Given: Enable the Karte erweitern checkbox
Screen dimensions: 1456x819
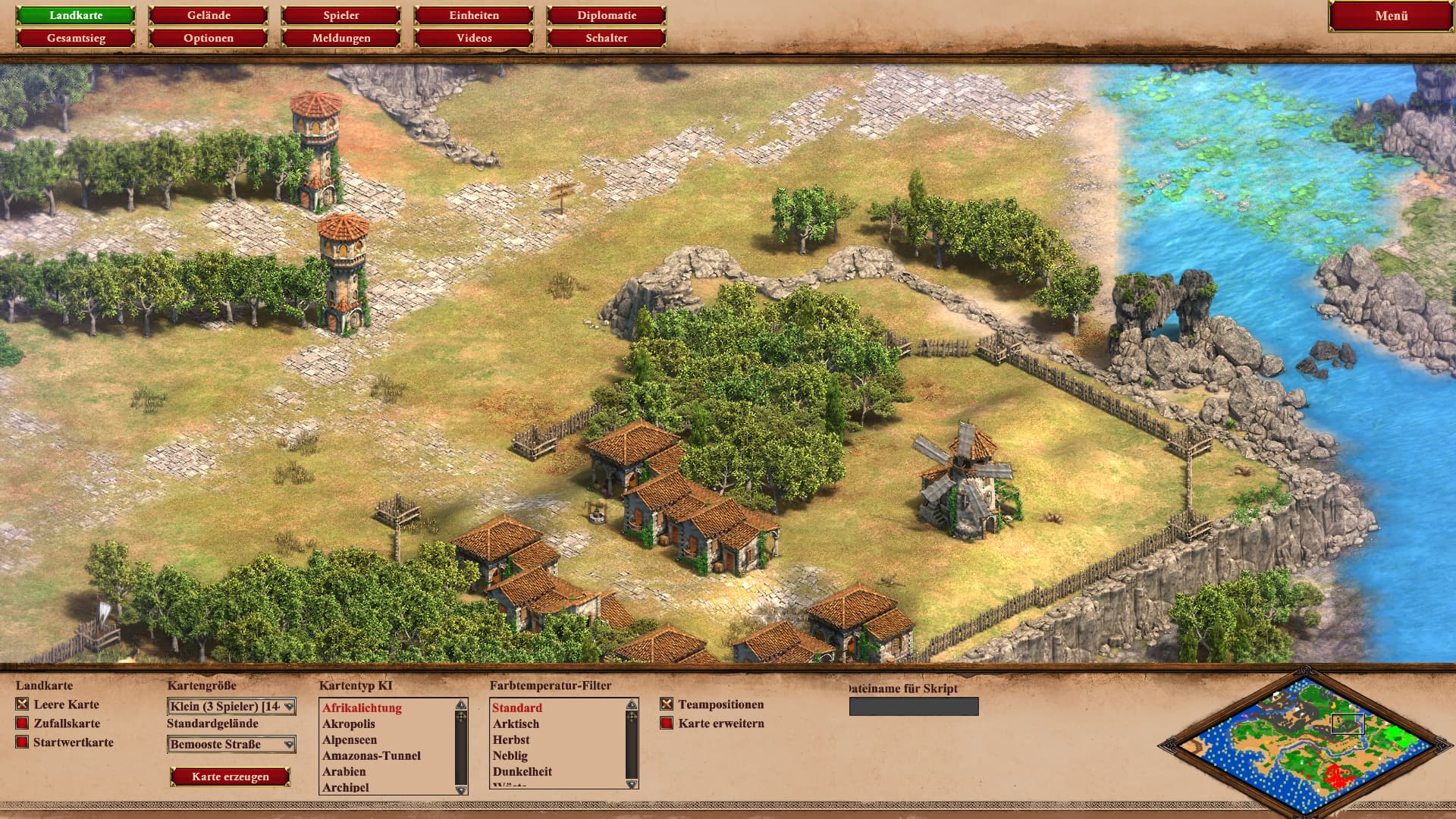Looking at the screenshot, I should pos(667,723).
